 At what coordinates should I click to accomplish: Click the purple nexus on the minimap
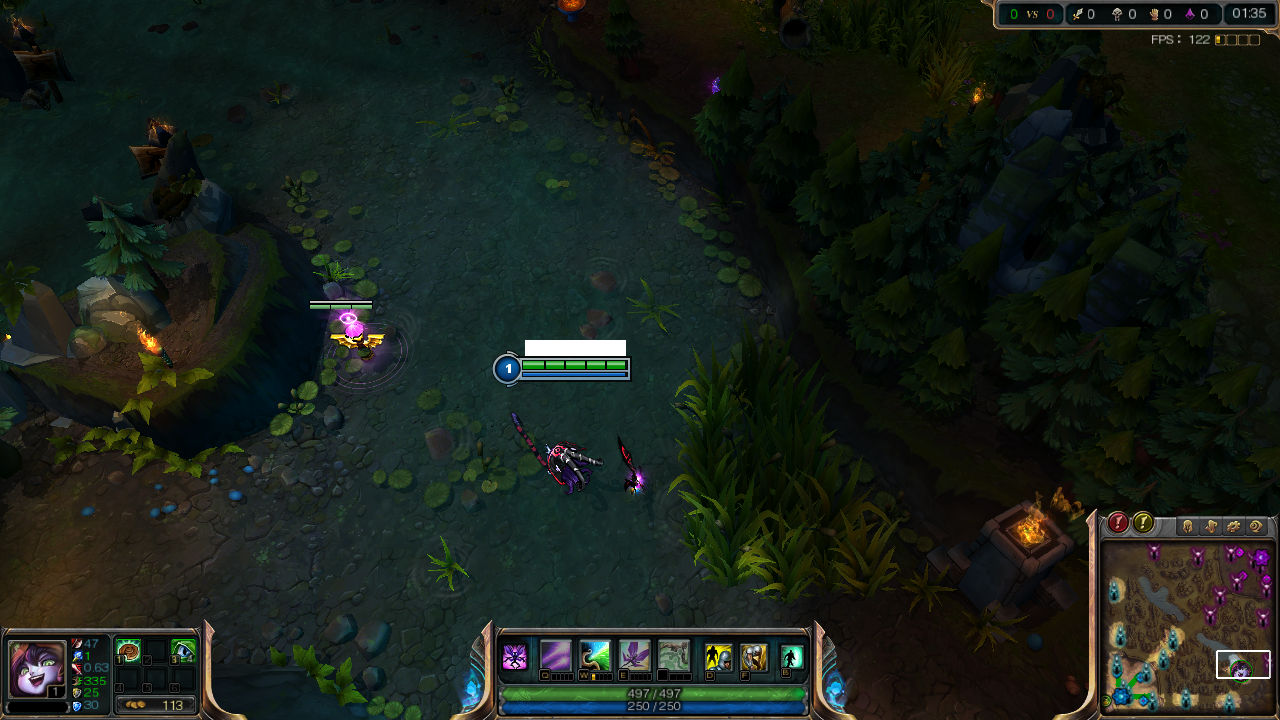(x=1260, y=557)
